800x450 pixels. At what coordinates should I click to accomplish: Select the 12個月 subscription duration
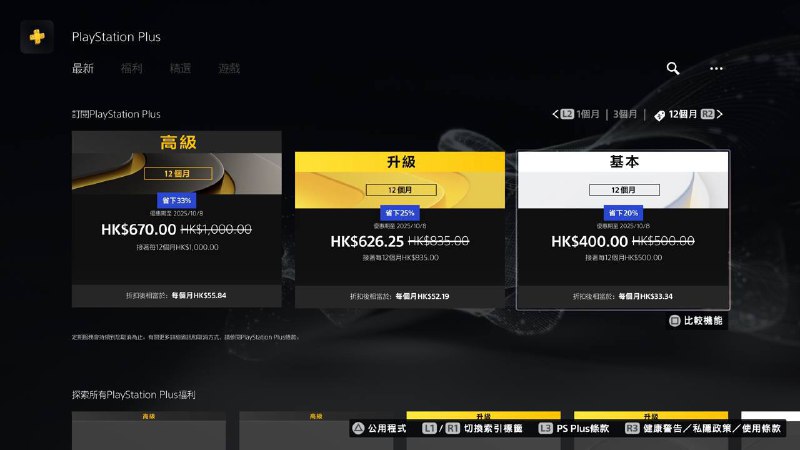point(683,115)
